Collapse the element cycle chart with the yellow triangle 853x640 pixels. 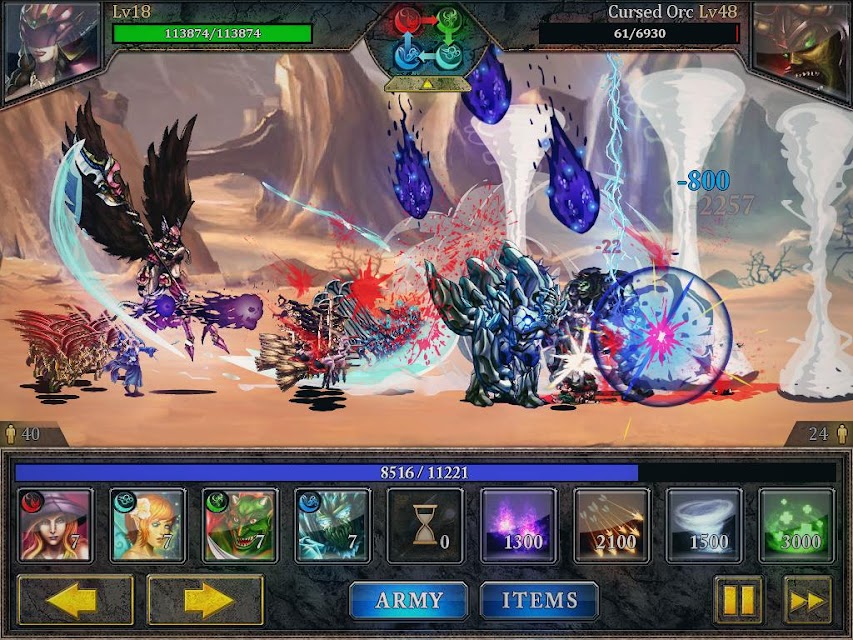point(426,85)
